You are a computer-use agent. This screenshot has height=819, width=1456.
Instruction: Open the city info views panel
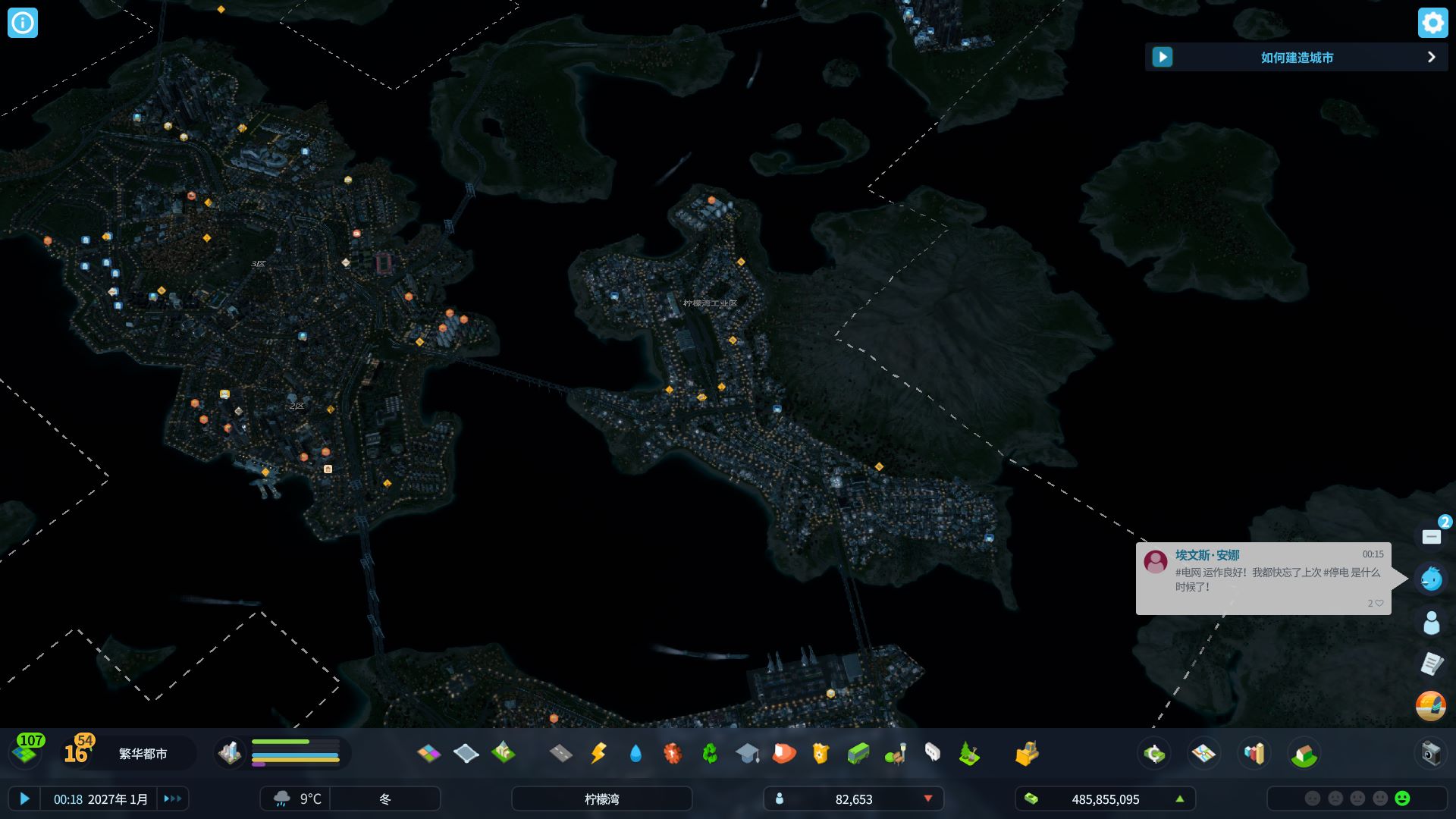coord(23,23)
